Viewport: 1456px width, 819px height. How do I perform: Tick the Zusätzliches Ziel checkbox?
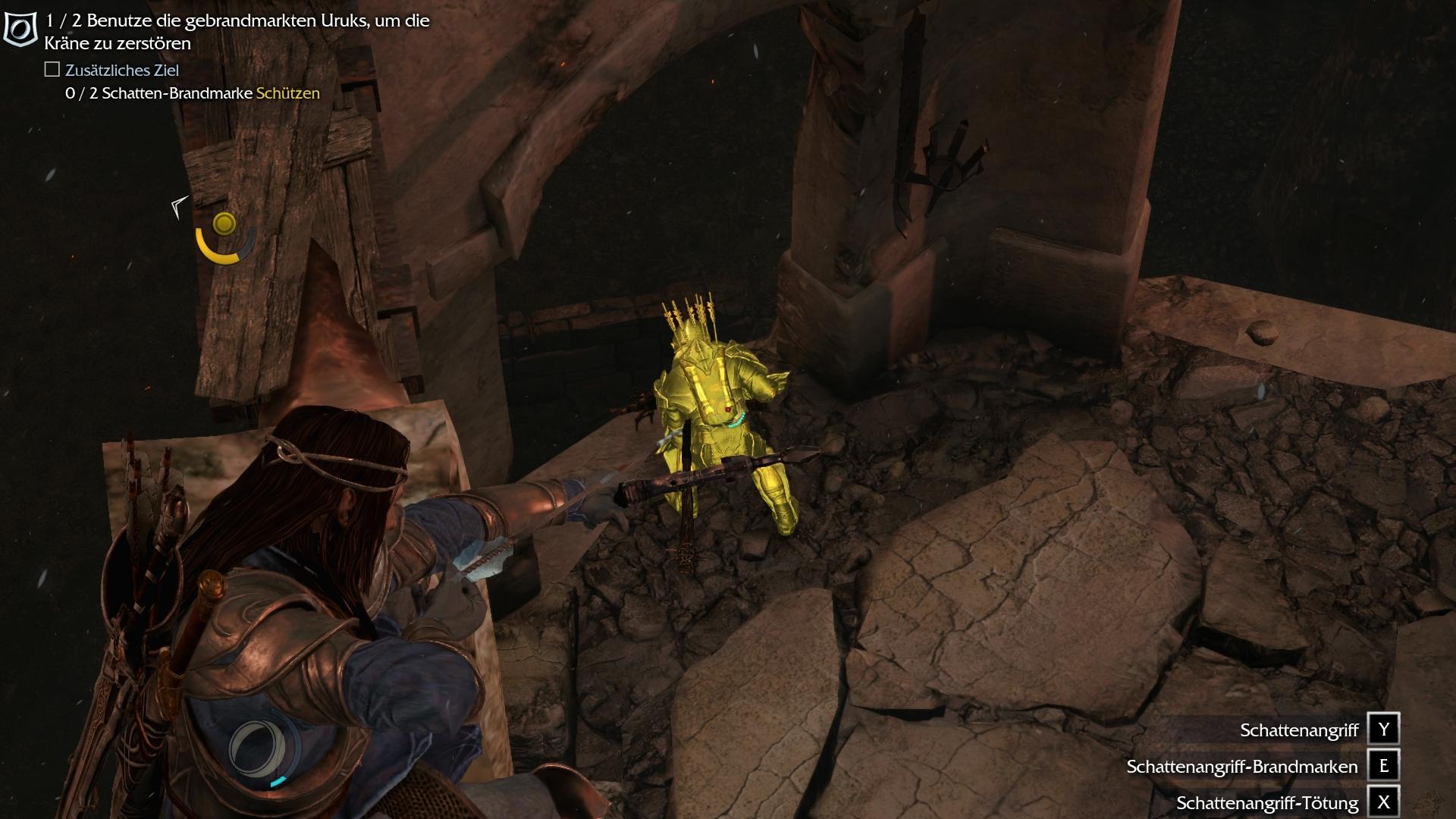[52, 70]
